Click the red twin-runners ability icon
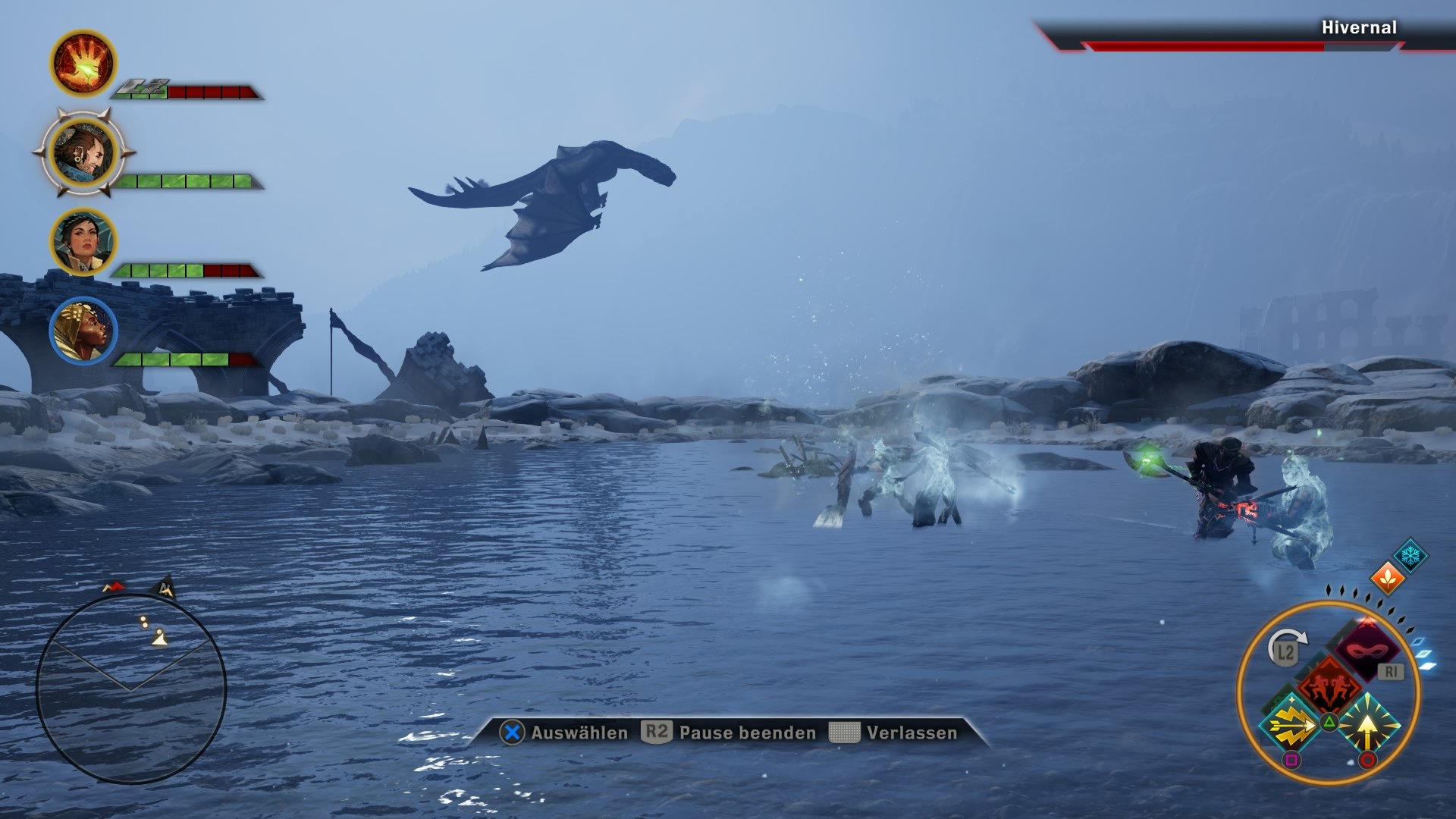The width and height of the screenshot is (1456, 819). (1329, 683)
